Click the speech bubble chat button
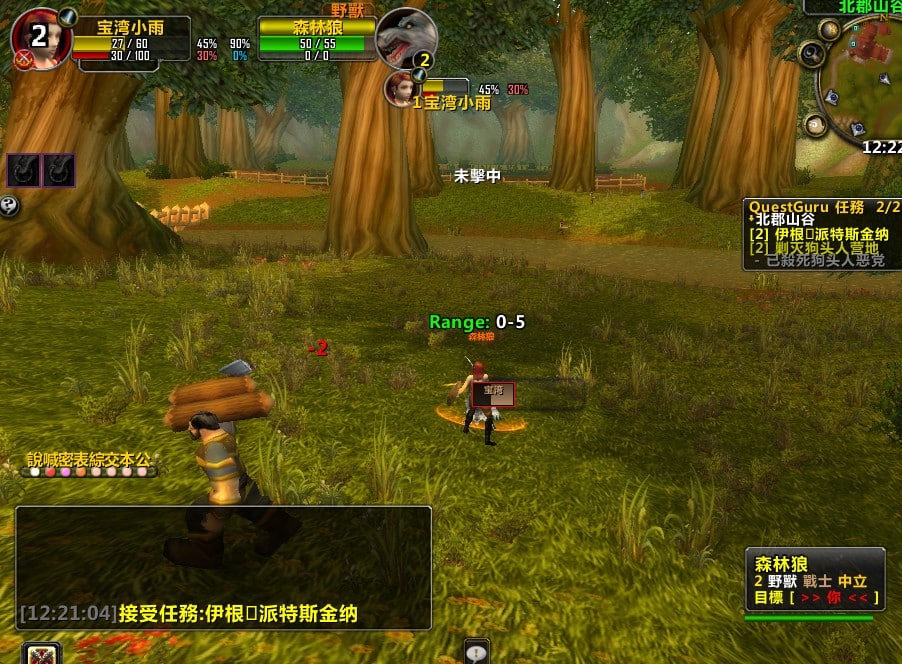This screenshot has width=902, height=664. pyautogui.click(x=477, y=651)
